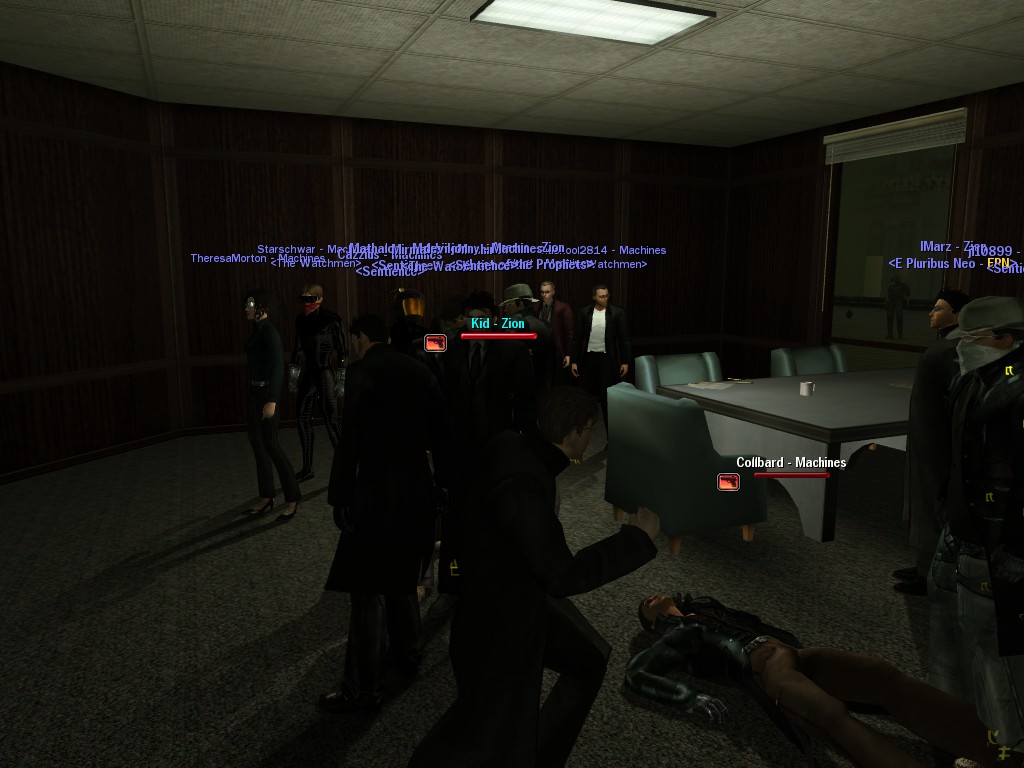The width and height of the screenshot is (1024, 768).
Task: Click the pistol icon beside Kid's nameplate
Action: click(x=435, y=343)
